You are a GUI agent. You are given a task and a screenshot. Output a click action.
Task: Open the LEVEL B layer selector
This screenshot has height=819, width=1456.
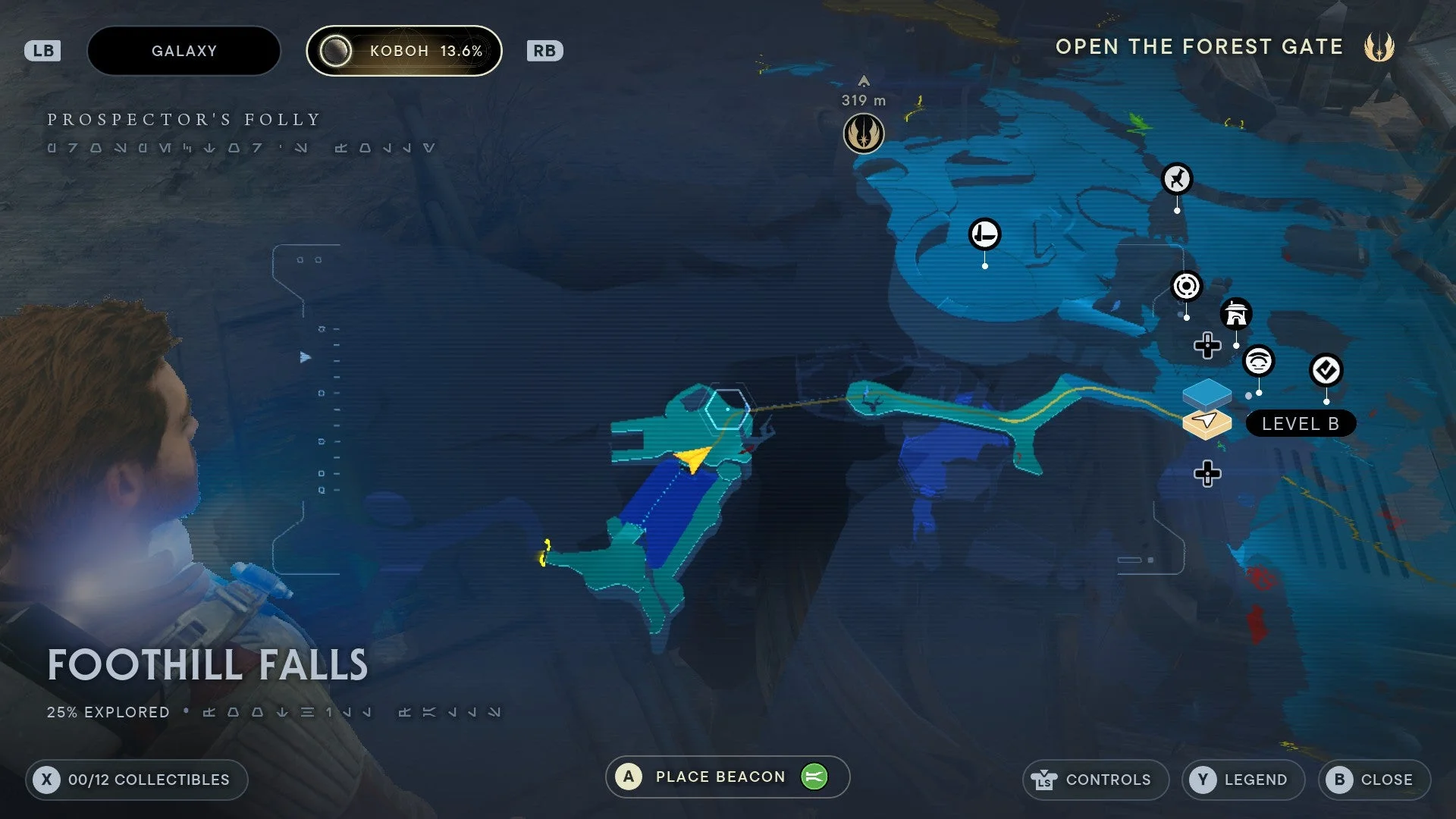(1301, 423)
